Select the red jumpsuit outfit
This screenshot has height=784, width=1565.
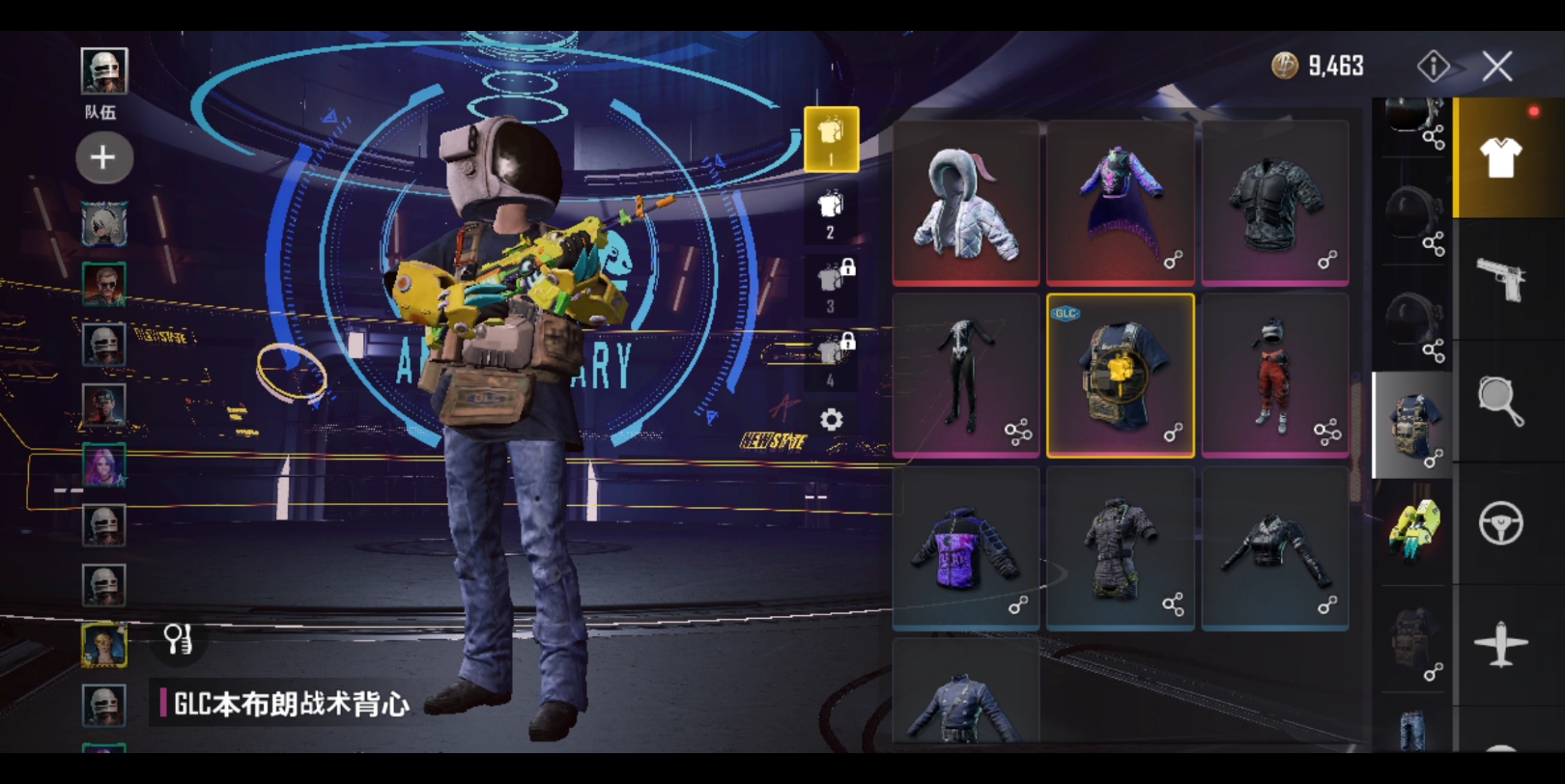click(1274, 376)
